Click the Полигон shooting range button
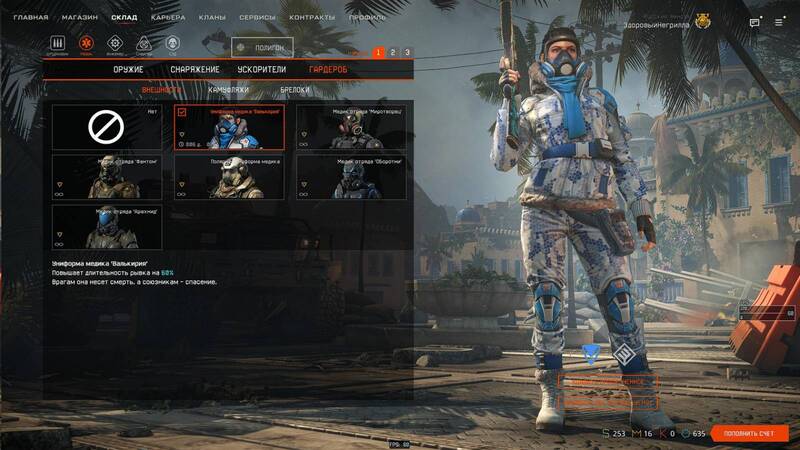 point(262,47)
